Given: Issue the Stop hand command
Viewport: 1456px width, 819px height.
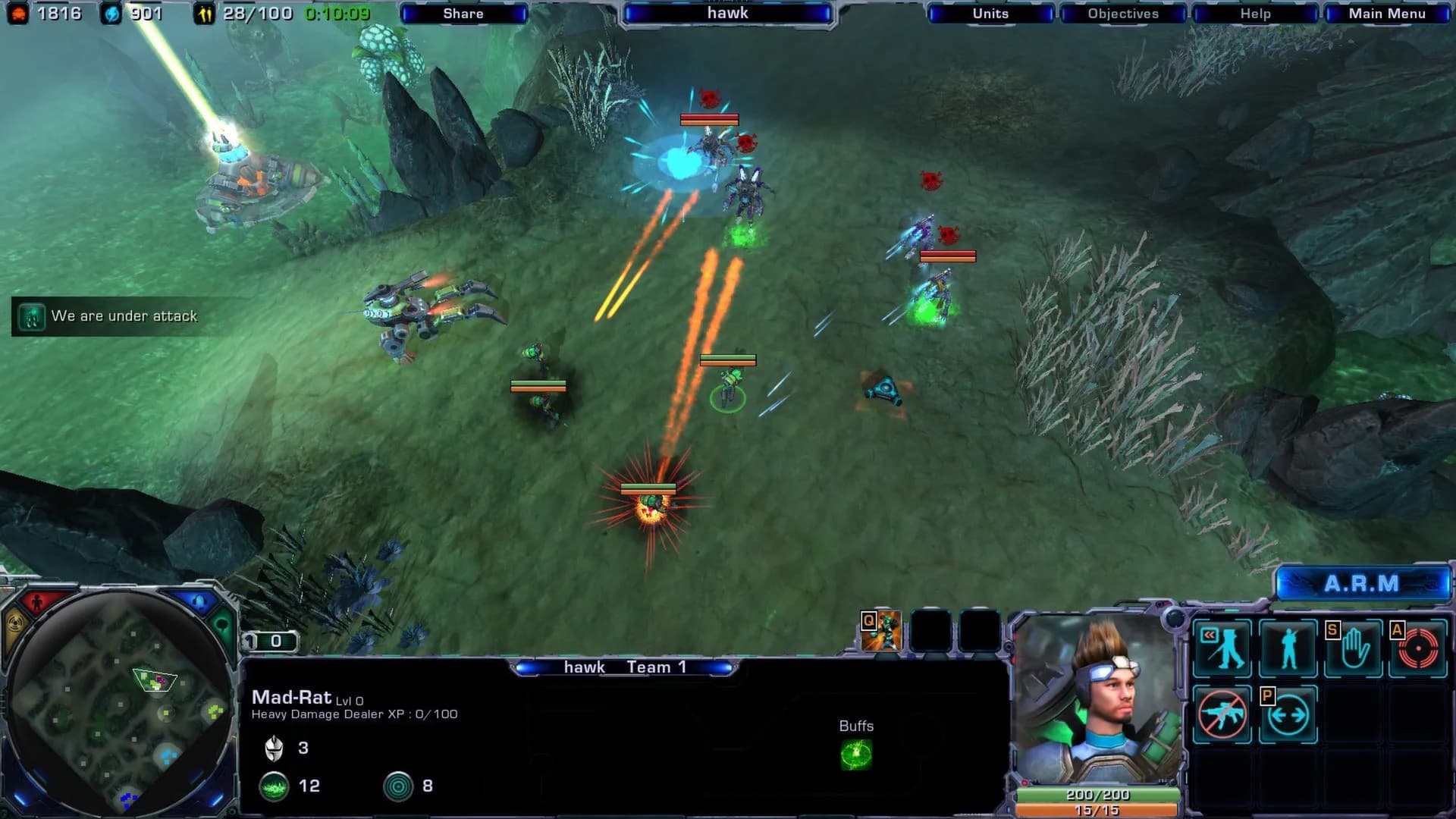Looking at the screenshot, I should (x=1354, y=648).
